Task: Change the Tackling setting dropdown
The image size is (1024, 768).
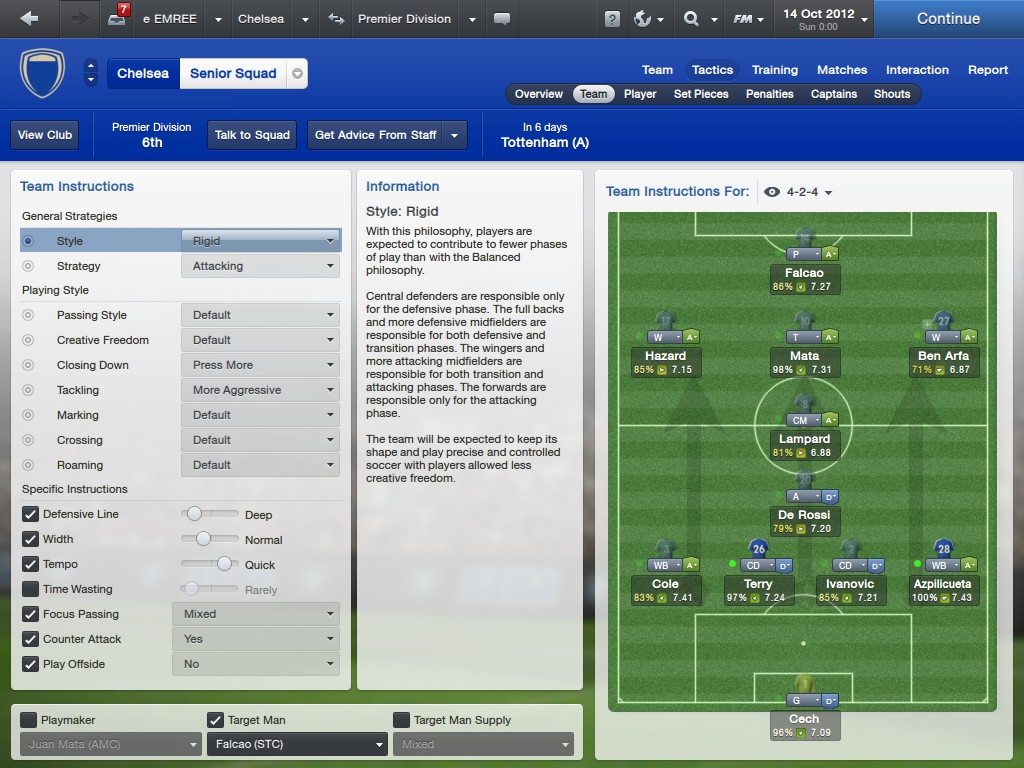Action: click(x=260, y=390)
